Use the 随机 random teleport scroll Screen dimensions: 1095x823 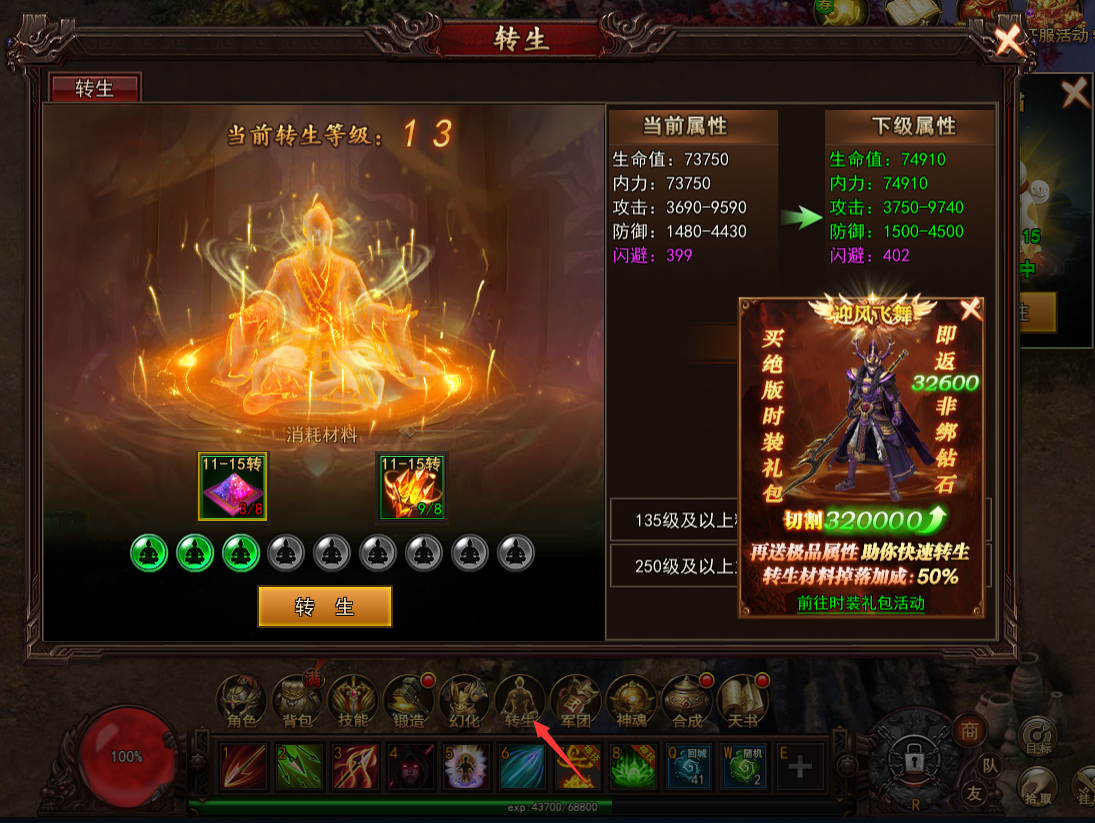pyautogui.click(x=745, y=766)
